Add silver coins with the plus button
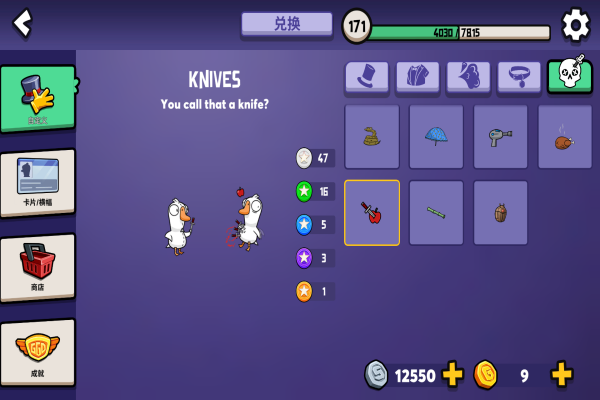Screen dimensions: 600x400 click(x=453, y=375)
